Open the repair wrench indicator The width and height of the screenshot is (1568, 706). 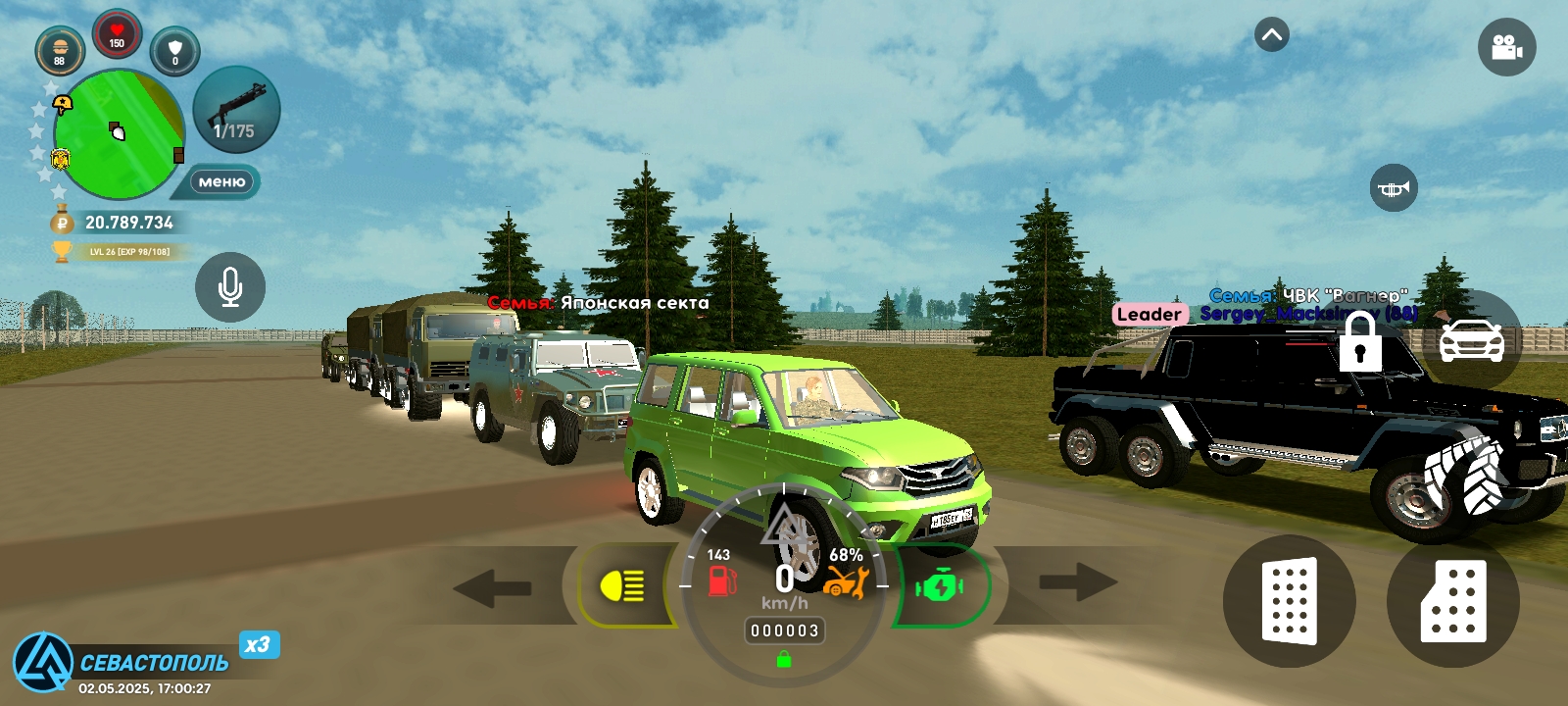click(847, 582)
